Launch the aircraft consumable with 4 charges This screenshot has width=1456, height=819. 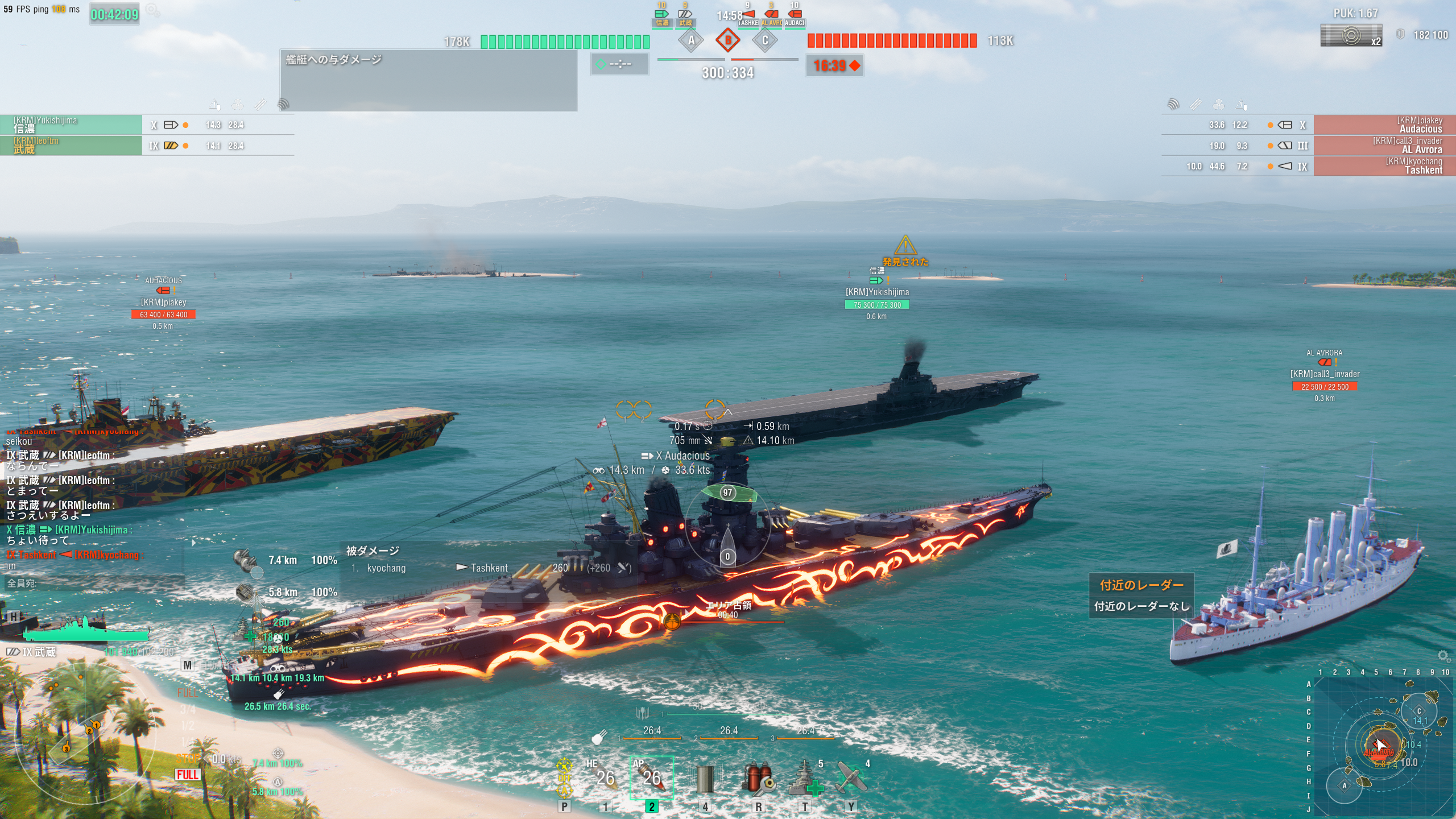click(851, 778)
